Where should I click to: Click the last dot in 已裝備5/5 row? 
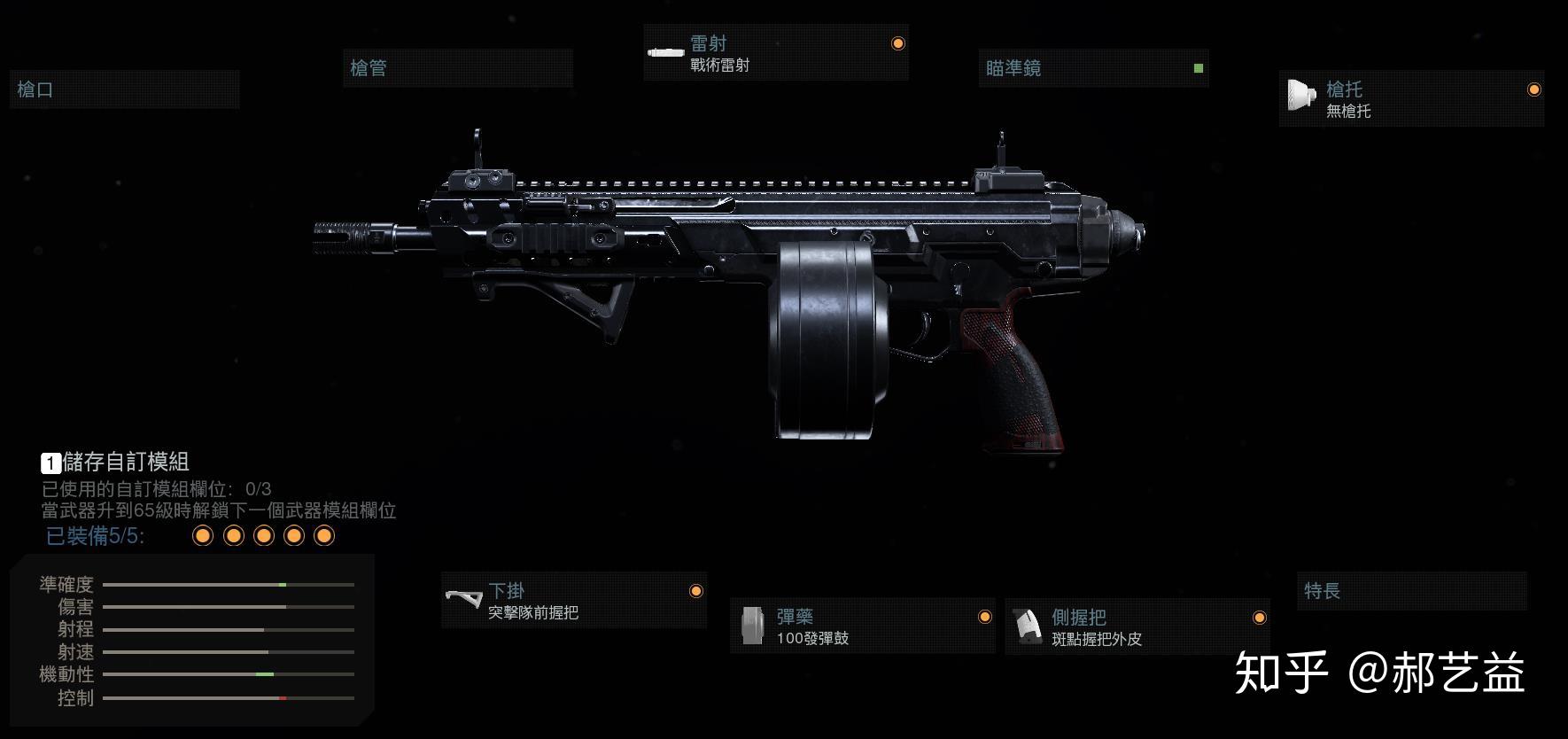point(324,534)
